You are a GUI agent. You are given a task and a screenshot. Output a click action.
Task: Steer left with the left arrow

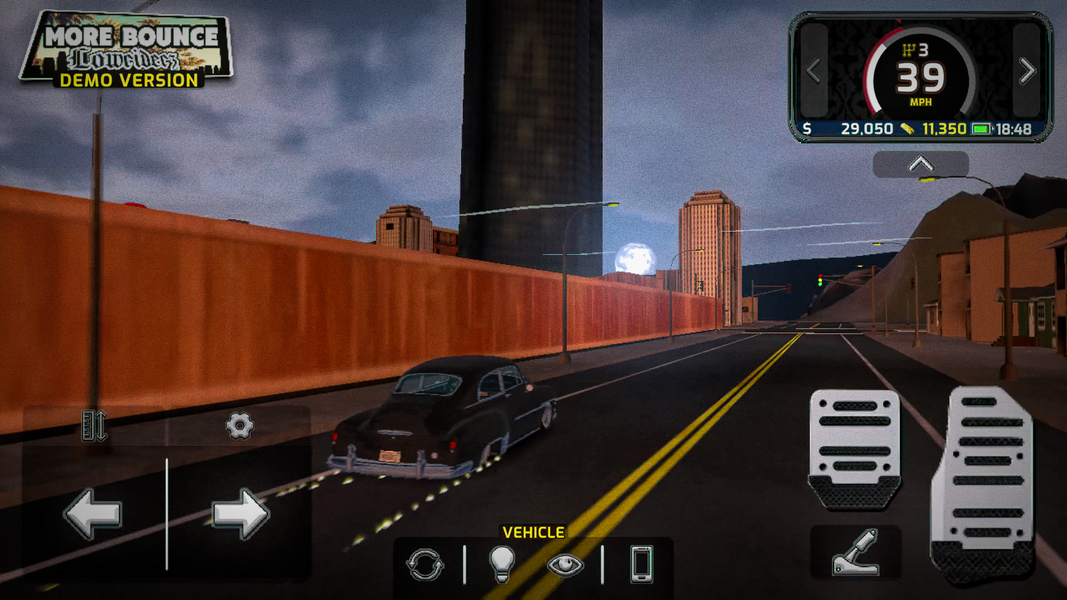point(93,514)
